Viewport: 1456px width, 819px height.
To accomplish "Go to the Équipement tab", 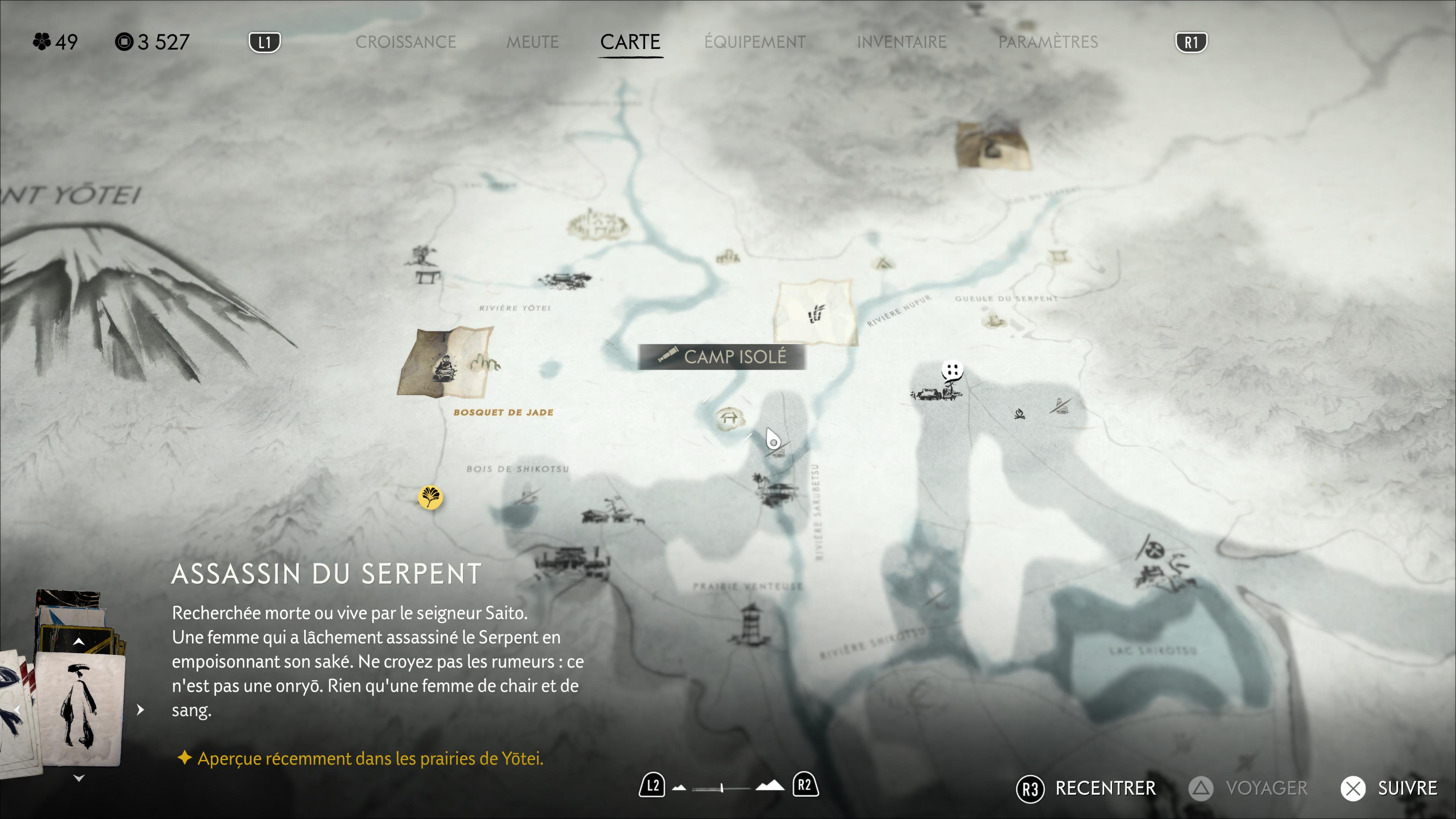I will pos(755,42).
